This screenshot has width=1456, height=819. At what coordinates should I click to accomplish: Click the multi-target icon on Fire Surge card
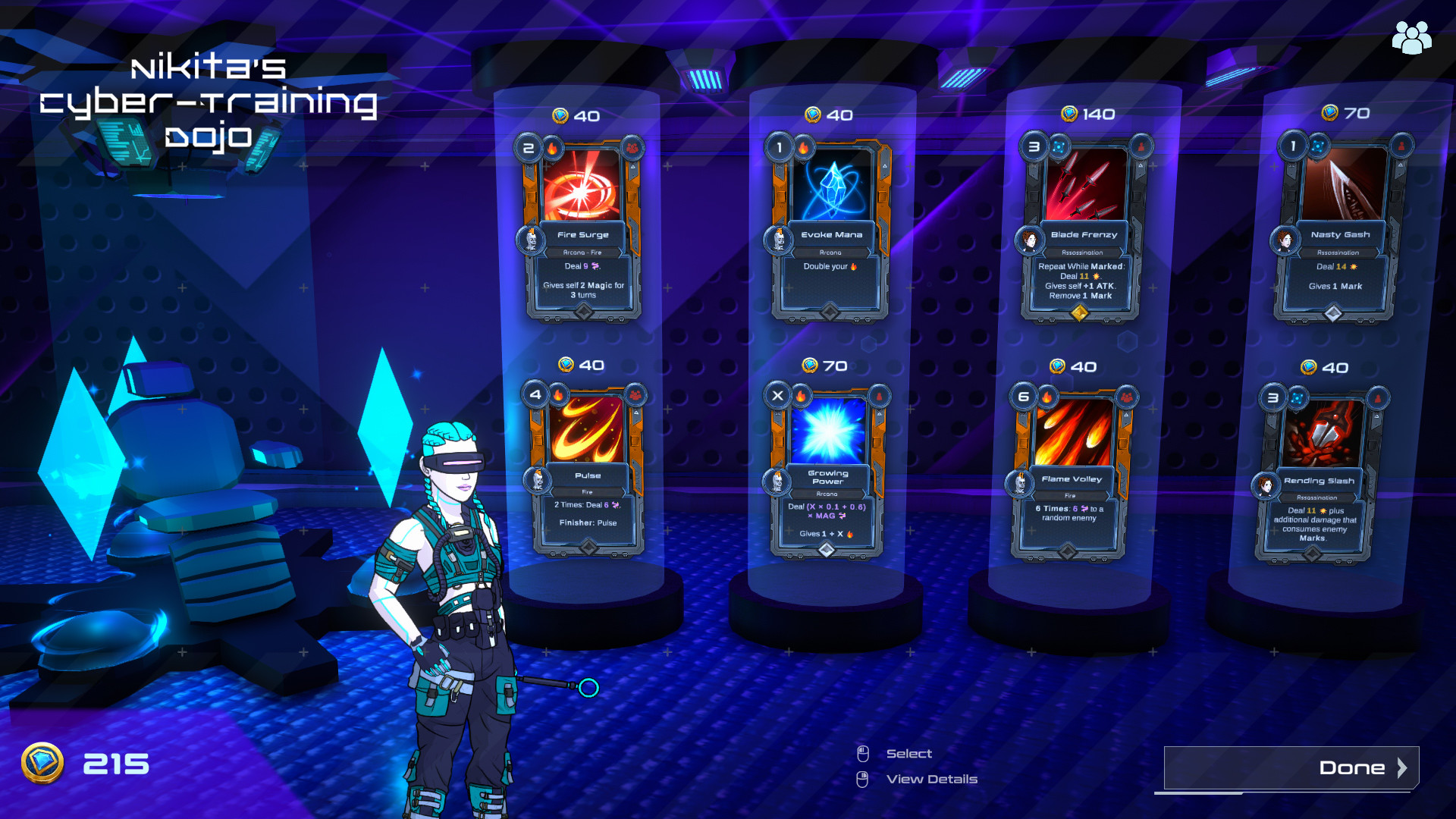tap(632, 149)
